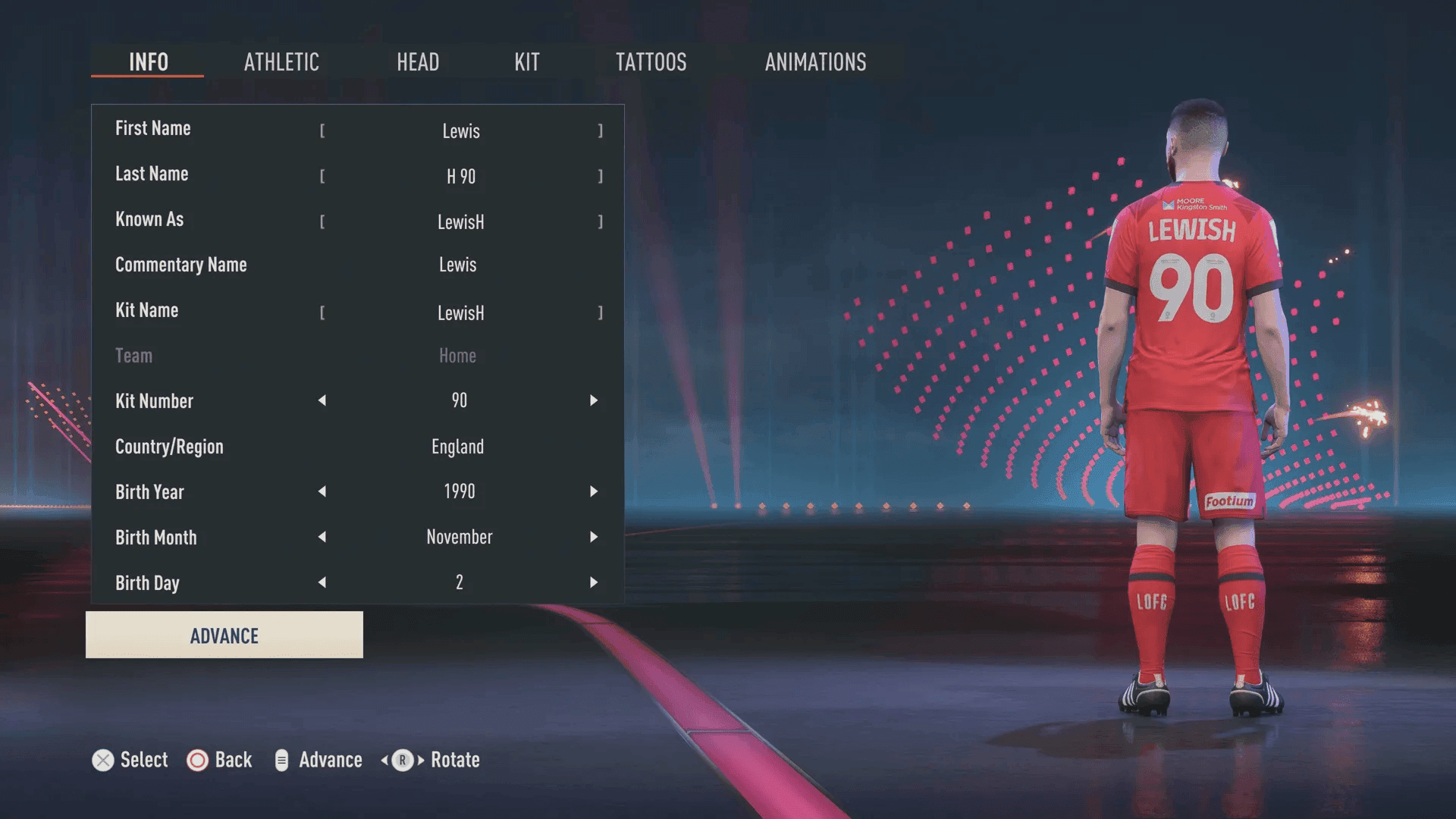The image size is (1456, 819).
Task: Select an earlier Birth Year using left arrow
Action: [322, 491]
